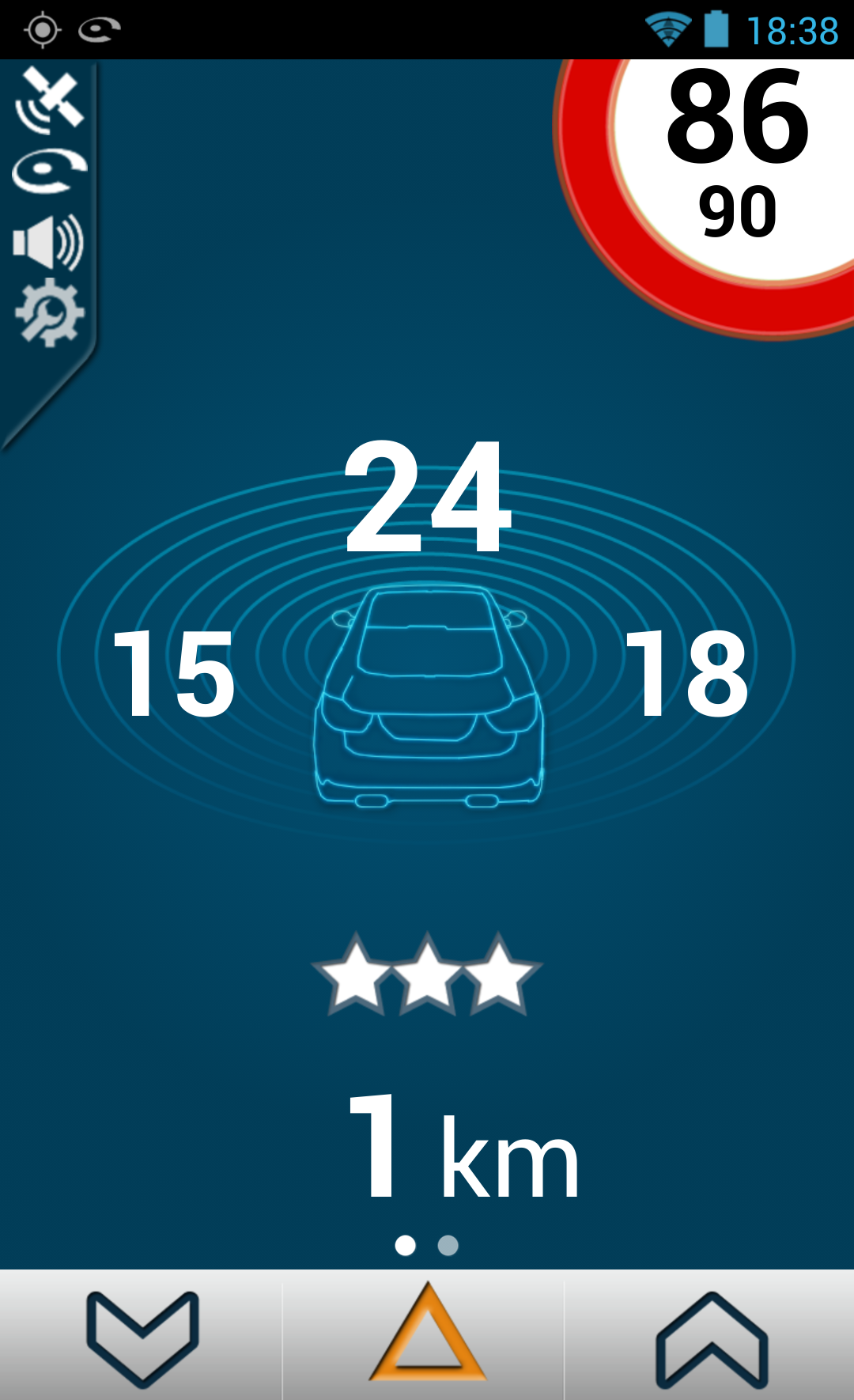Toggle the speaker sound volume icon

(x=49, y=242)
